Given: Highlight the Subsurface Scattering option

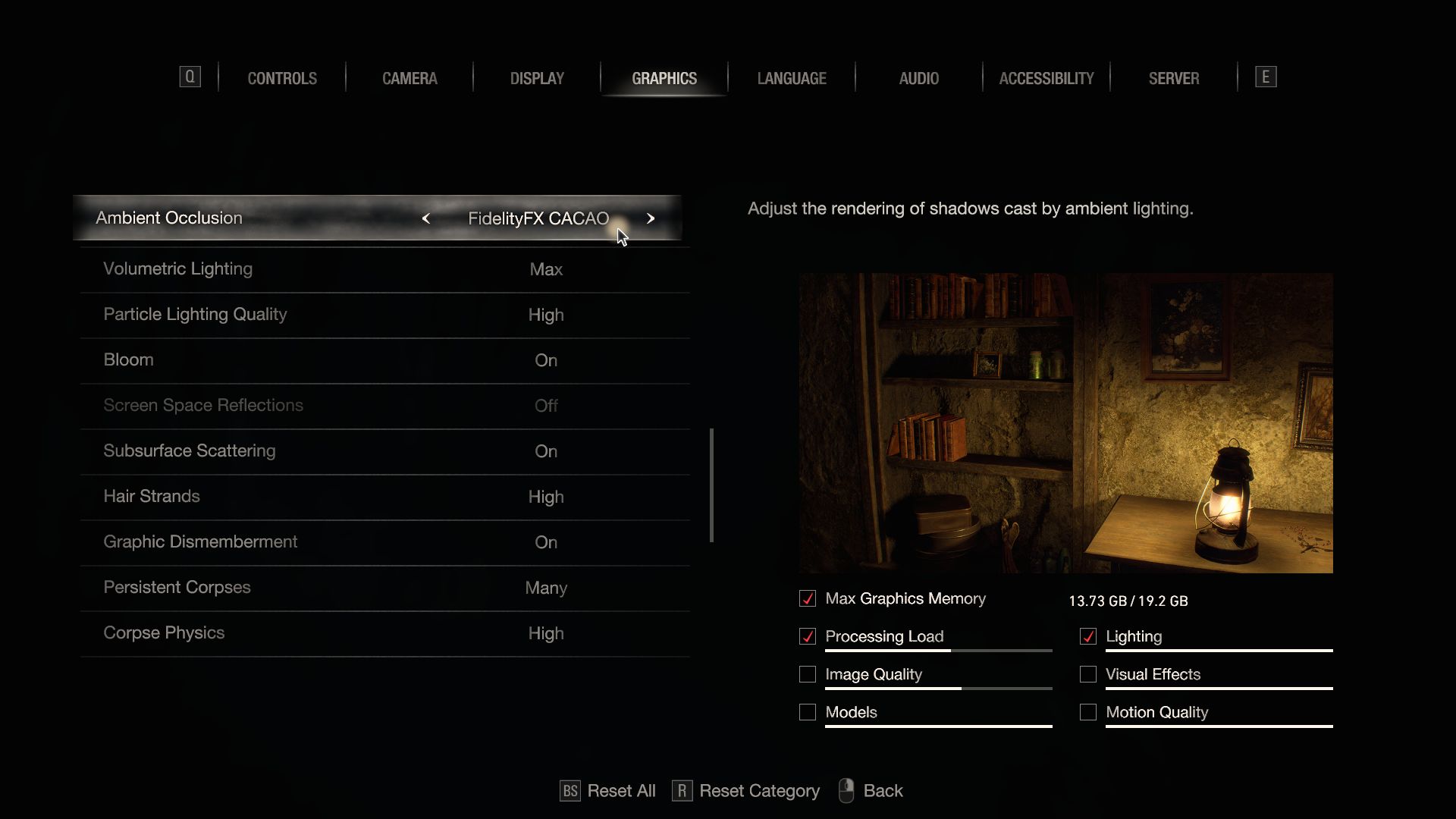Looking at the screenshot, I should [384, 451].
